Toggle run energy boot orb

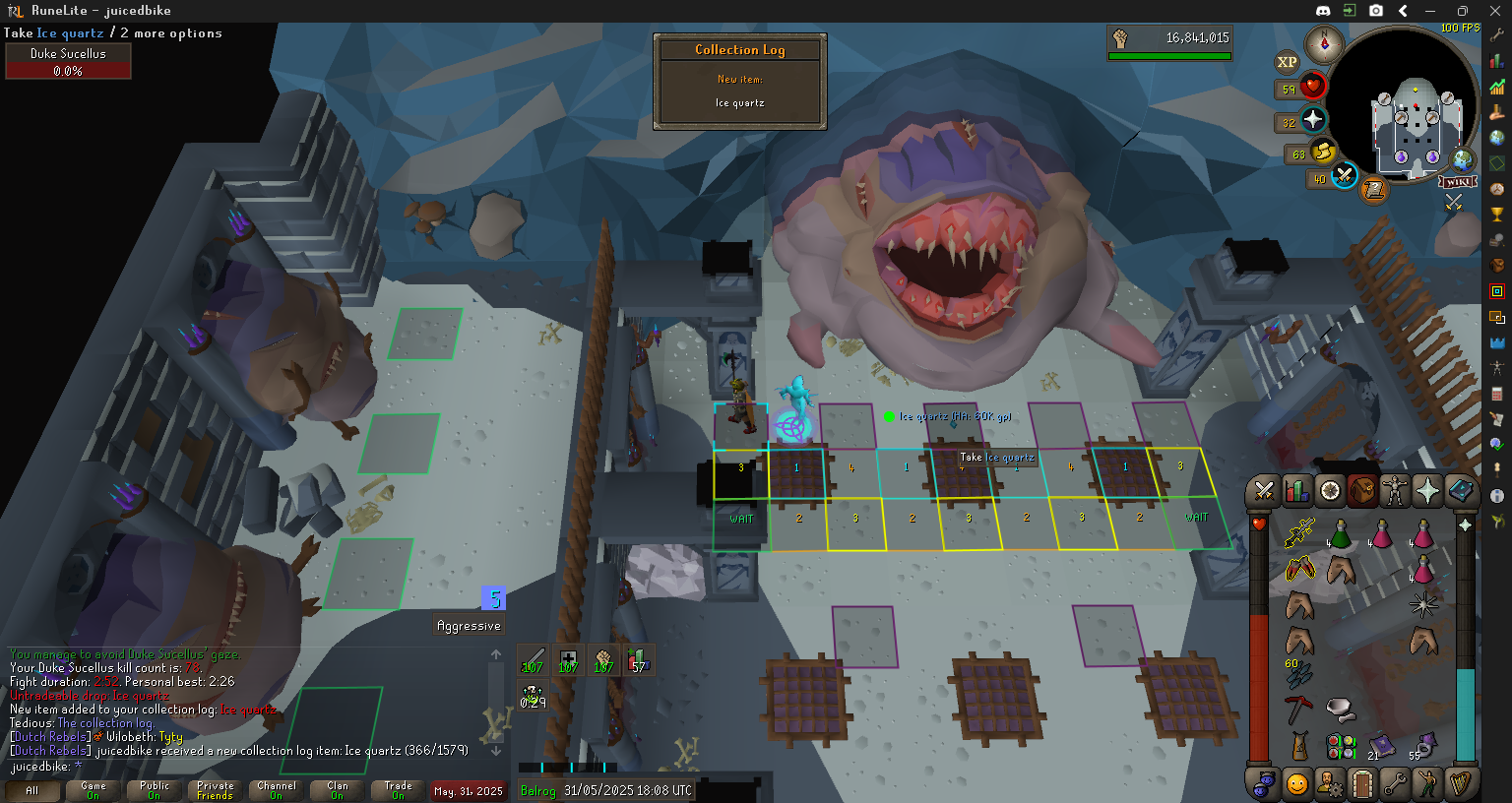[1324, 153]
